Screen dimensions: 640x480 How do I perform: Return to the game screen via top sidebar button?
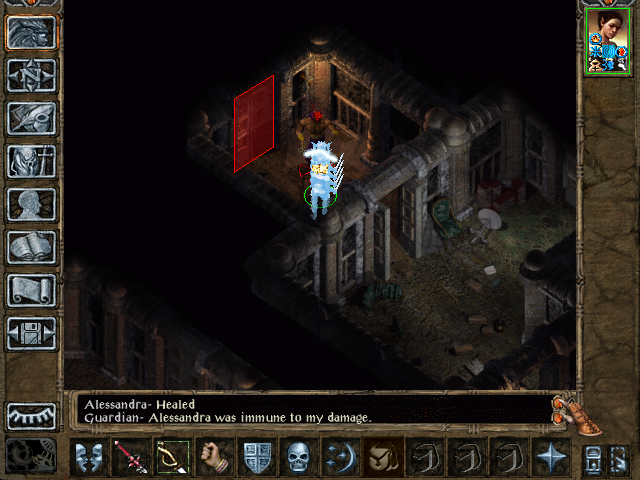point(32,32)
